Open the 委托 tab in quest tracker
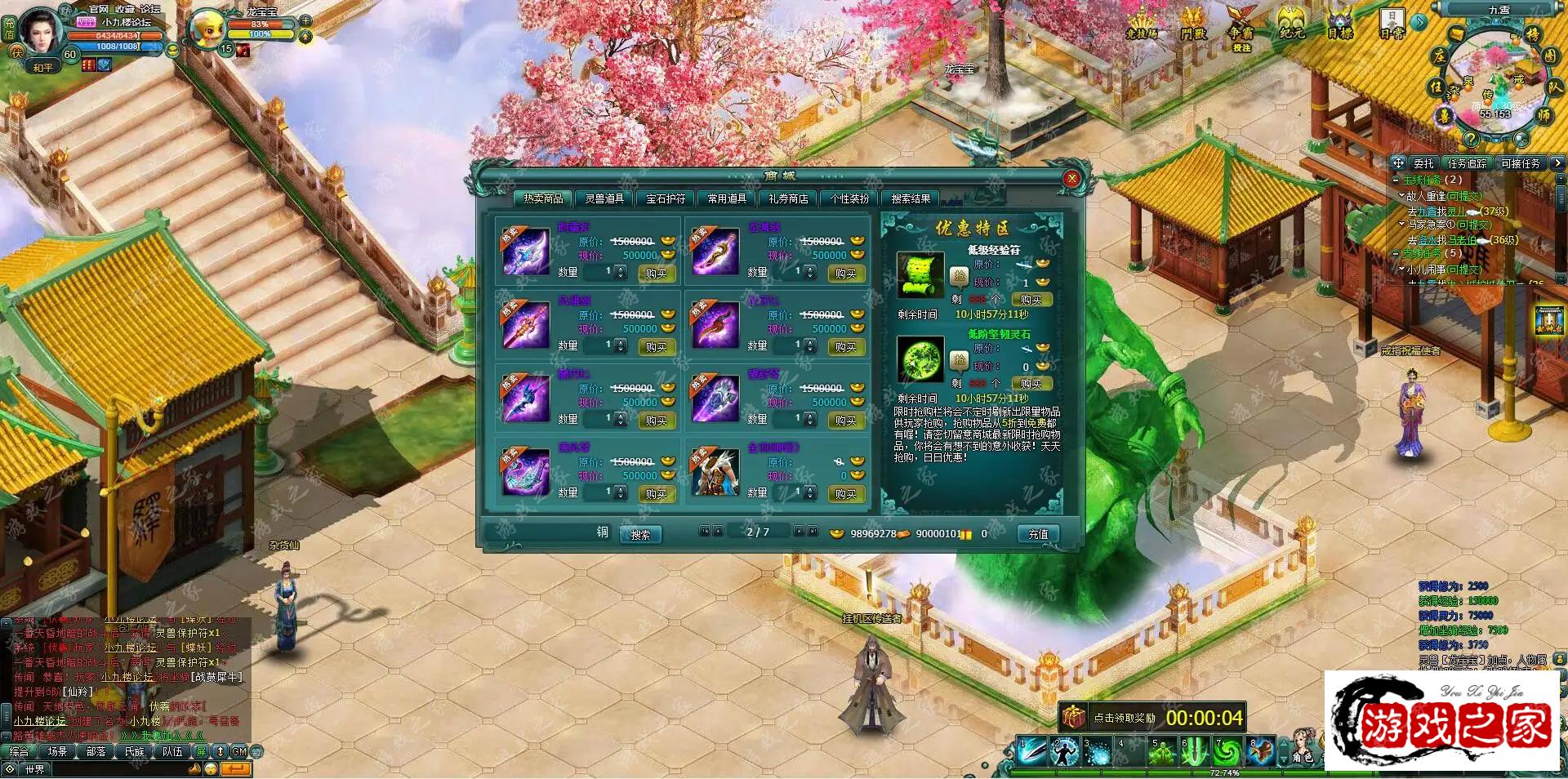Viewport: 1568px width, 779px height. (x=1423, y=163)
